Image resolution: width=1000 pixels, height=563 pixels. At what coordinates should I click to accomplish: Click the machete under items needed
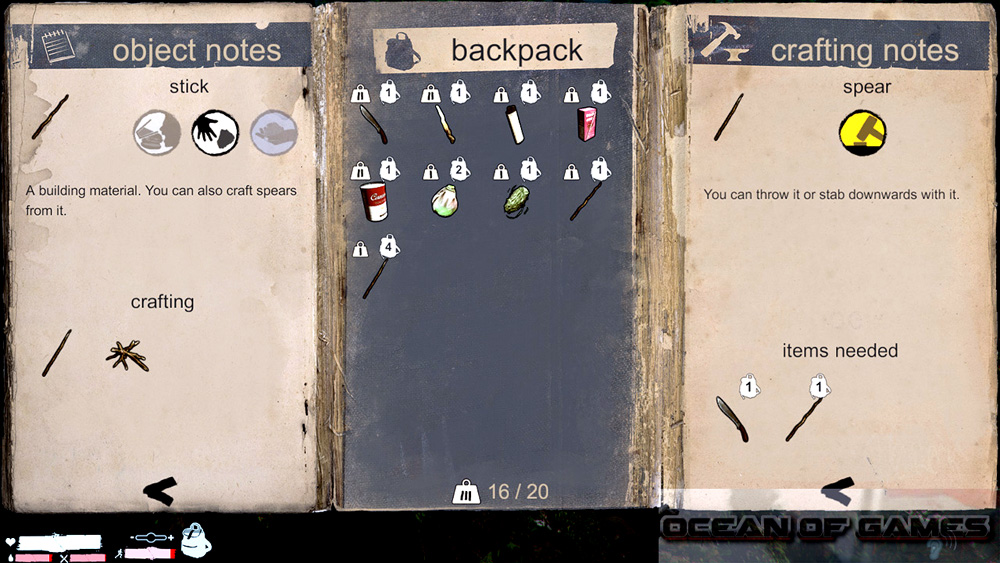tap(732, 417)
